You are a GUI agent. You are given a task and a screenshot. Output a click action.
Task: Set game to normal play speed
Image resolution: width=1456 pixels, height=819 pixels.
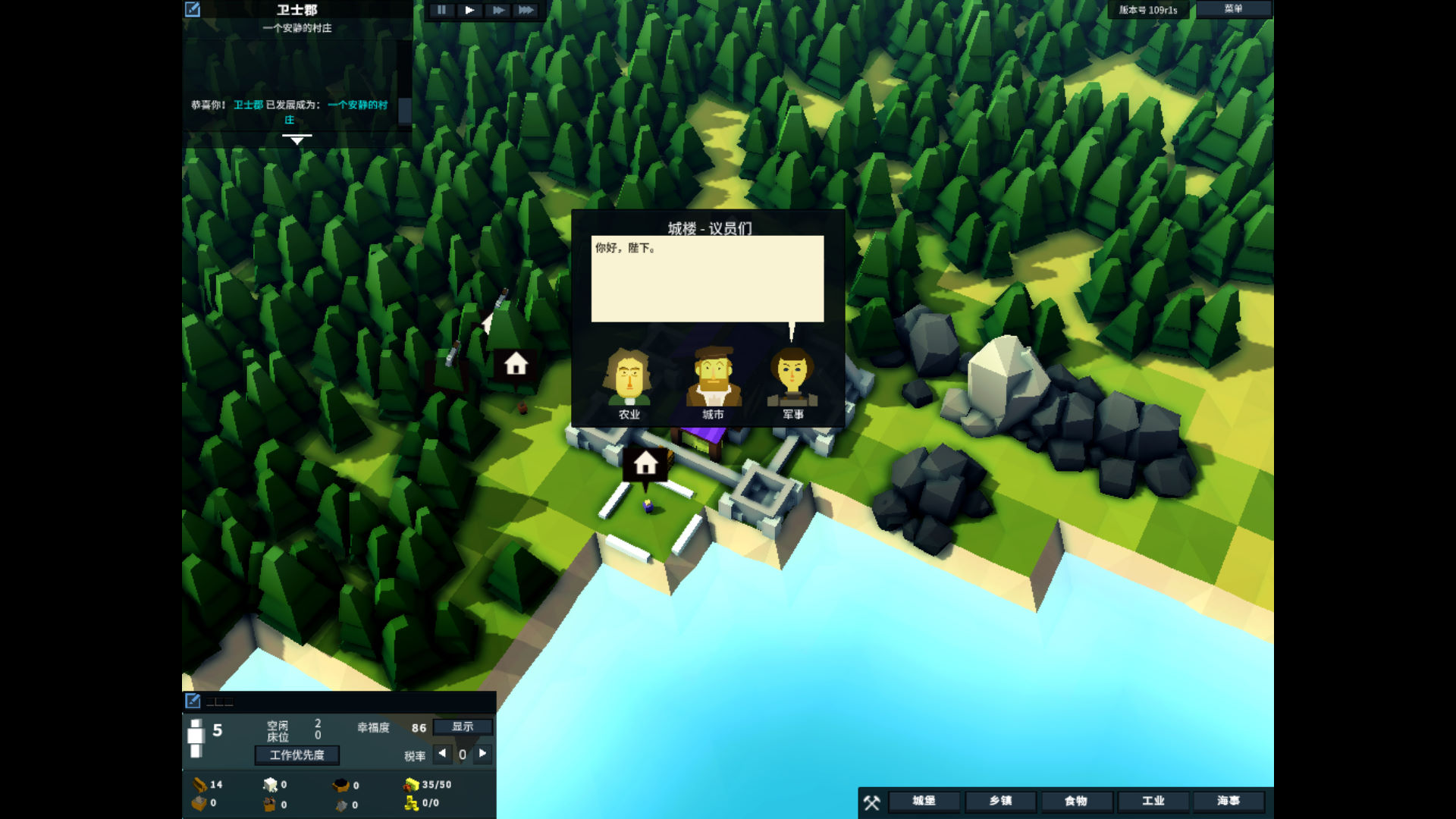coord(469,10)
